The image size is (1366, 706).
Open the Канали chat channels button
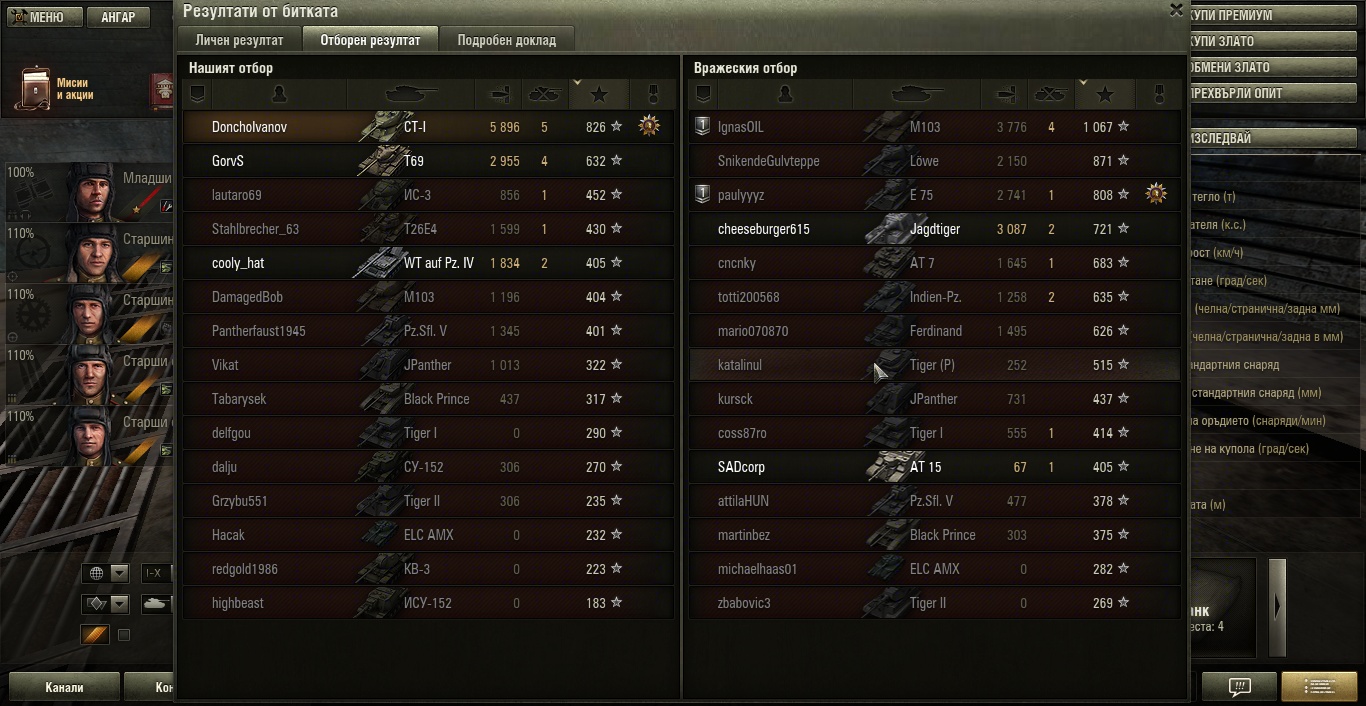[64, 687]
